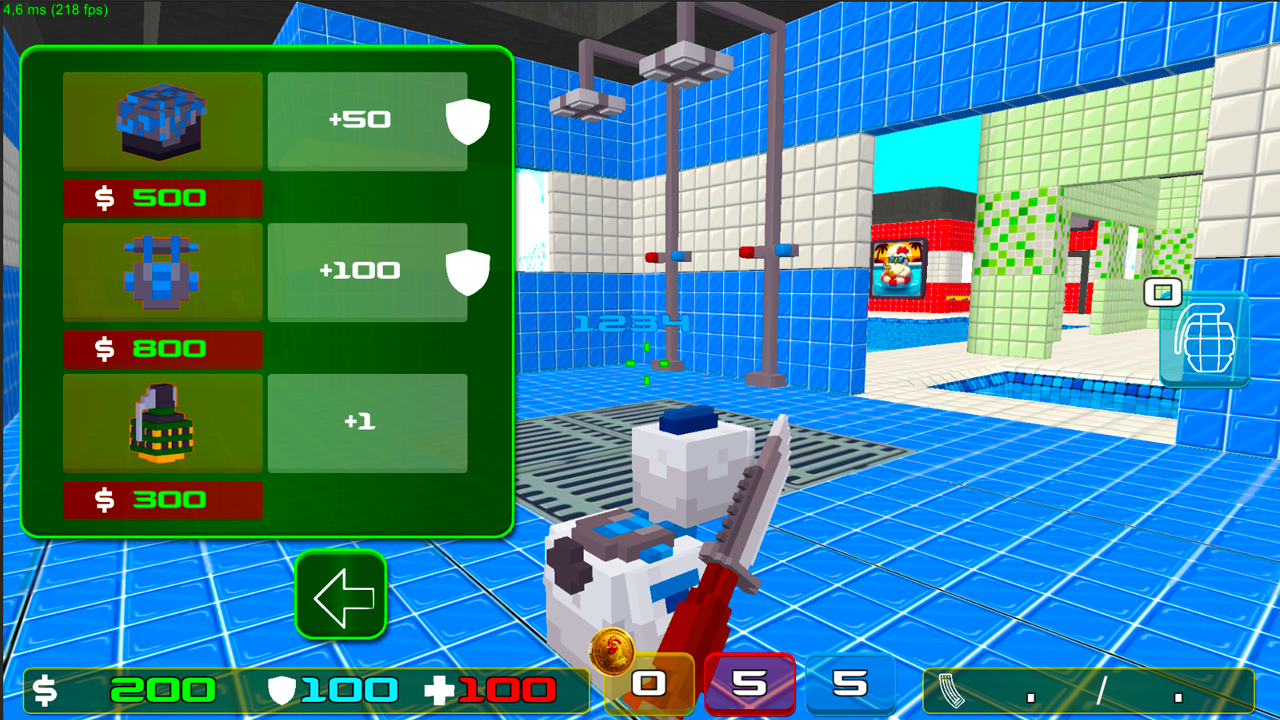Screen dimensions: 1280x720
Task: Select the grenade throw icon on the right
Action: coord(1205,338)
